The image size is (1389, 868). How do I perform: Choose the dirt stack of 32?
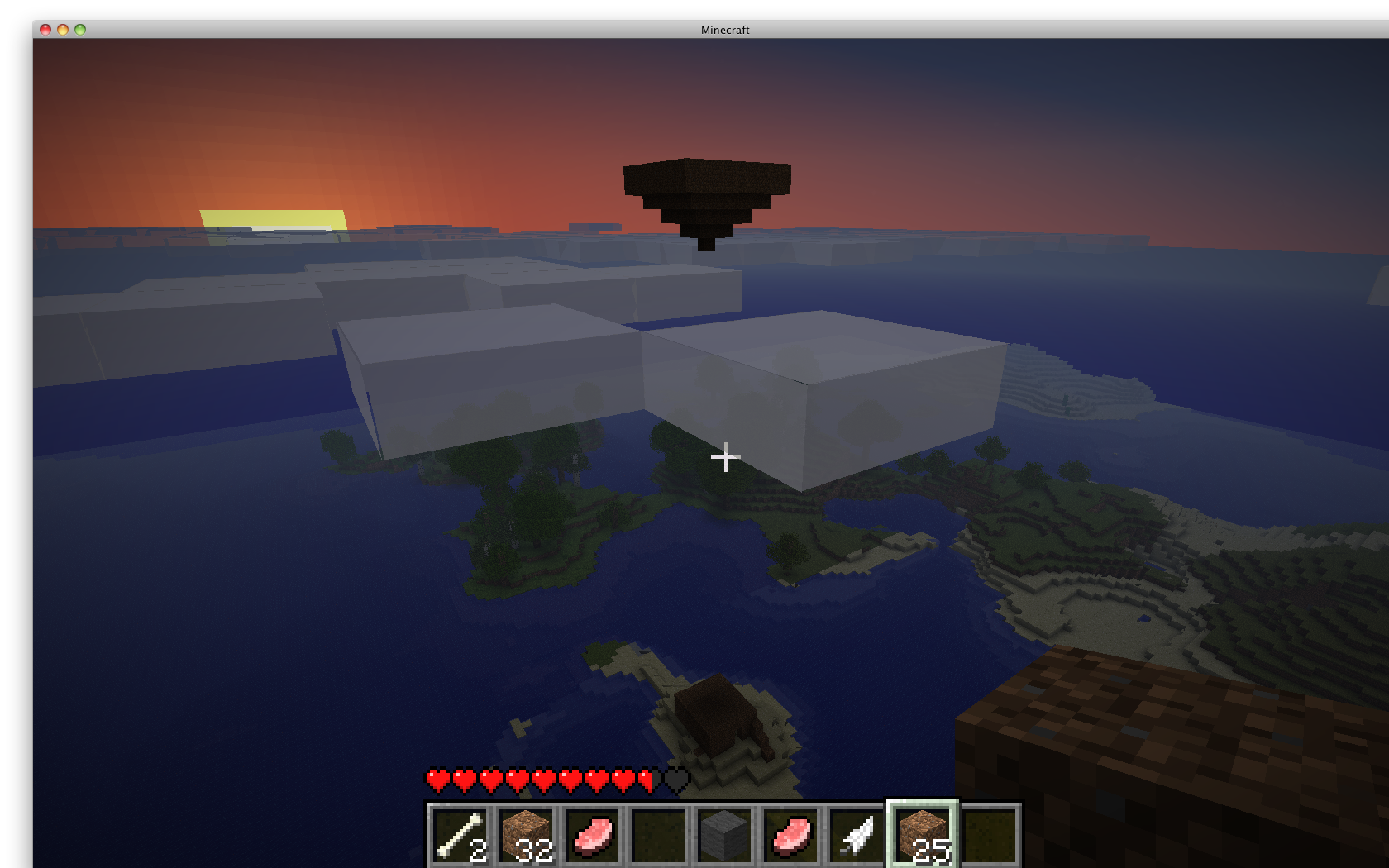tap(526, 835)
